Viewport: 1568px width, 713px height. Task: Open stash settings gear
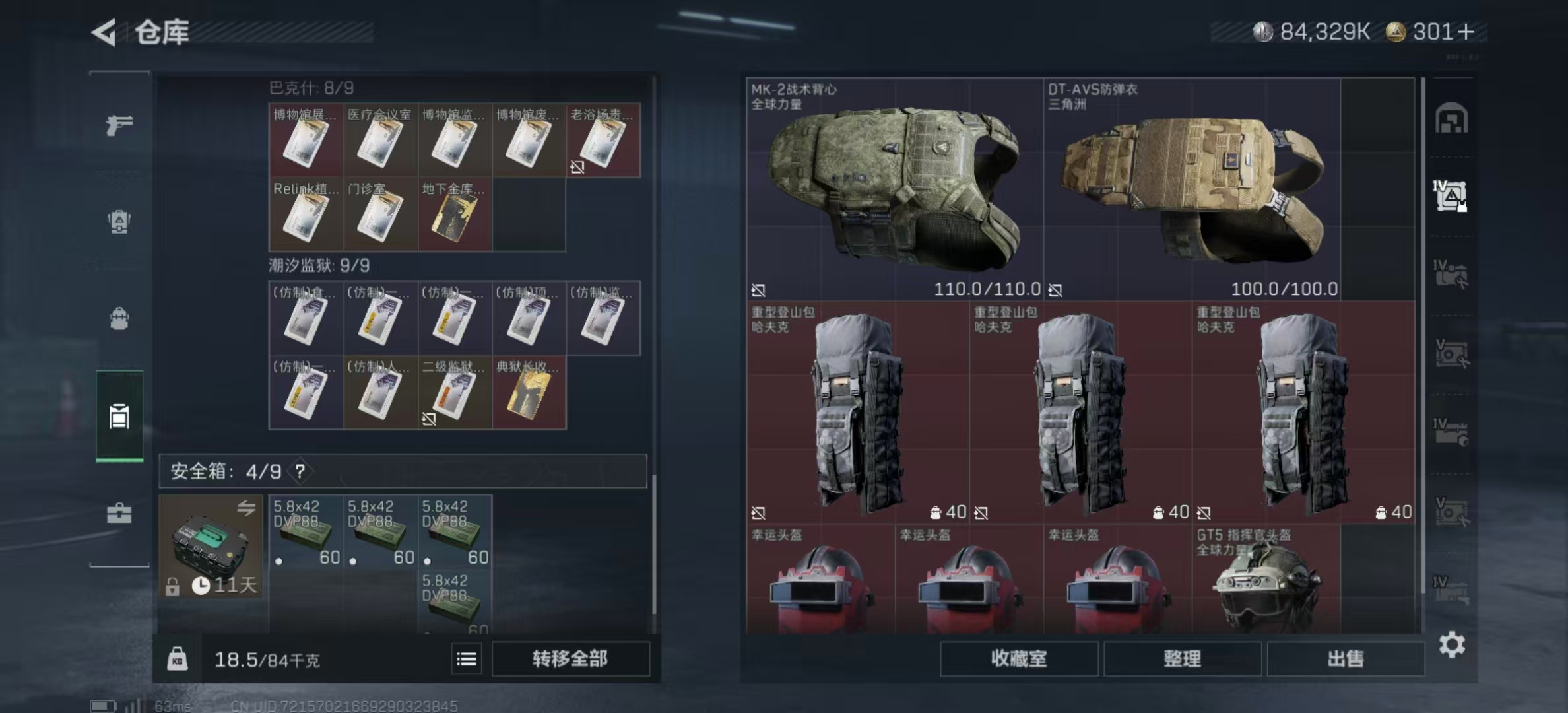[1452, 644]
